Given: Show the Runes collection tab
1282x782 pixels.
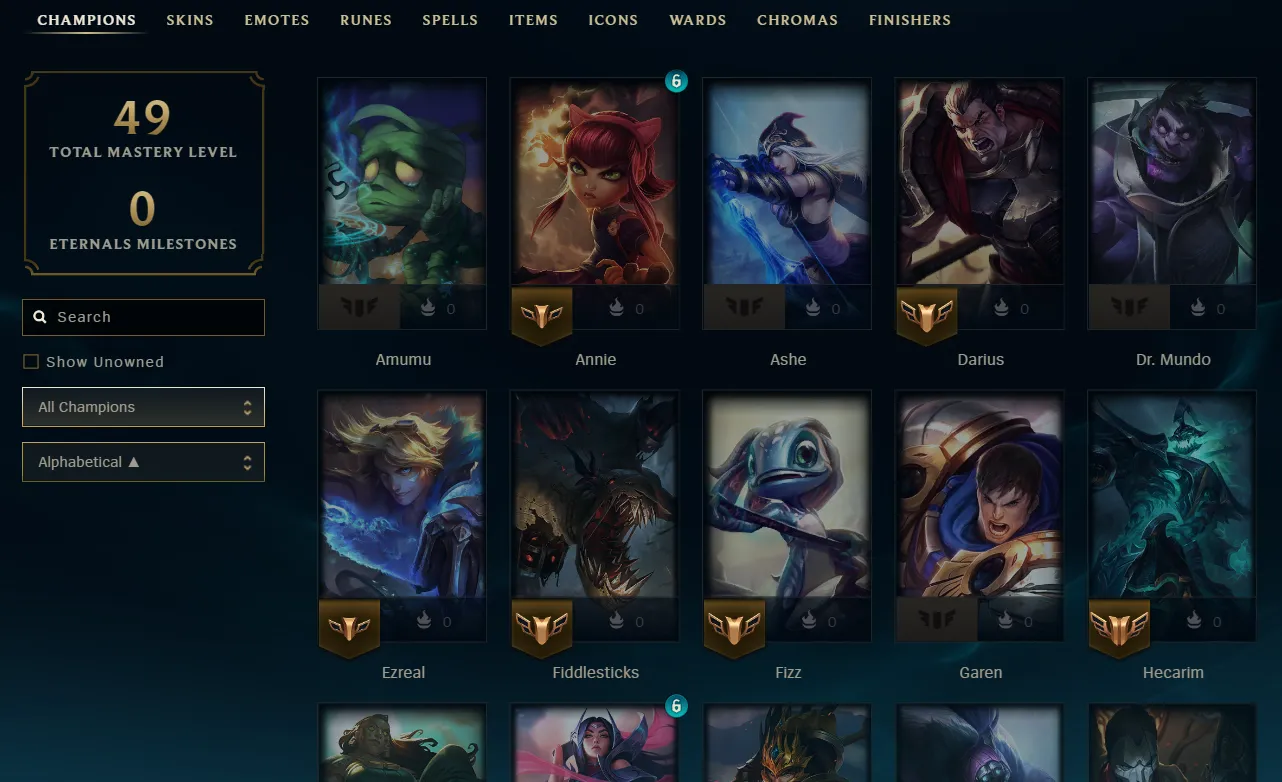Looking at the screenshot, I should coord(366,20).
